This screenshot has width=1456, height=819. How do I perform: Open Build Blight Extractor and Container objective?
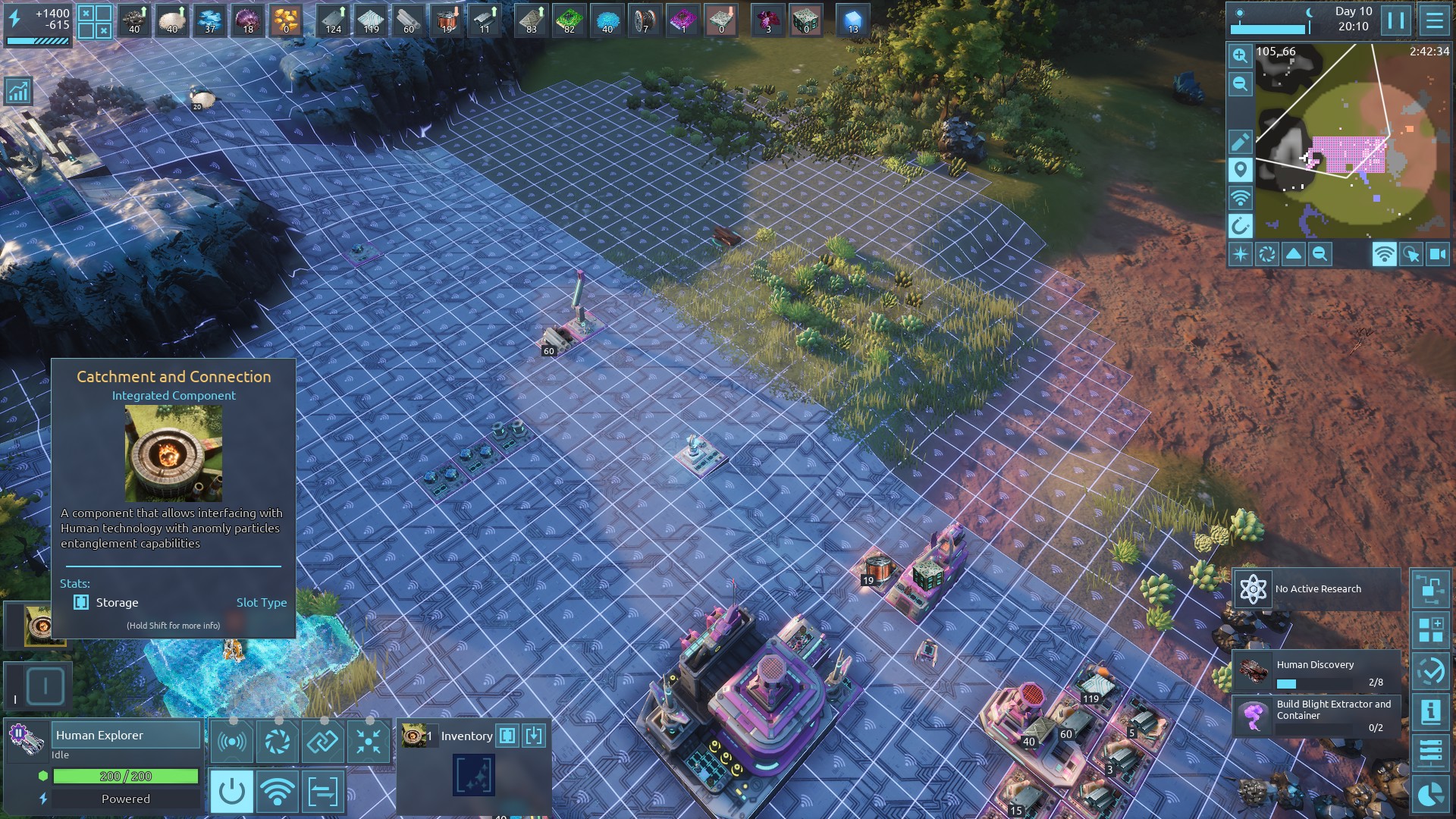point(1317,715)
